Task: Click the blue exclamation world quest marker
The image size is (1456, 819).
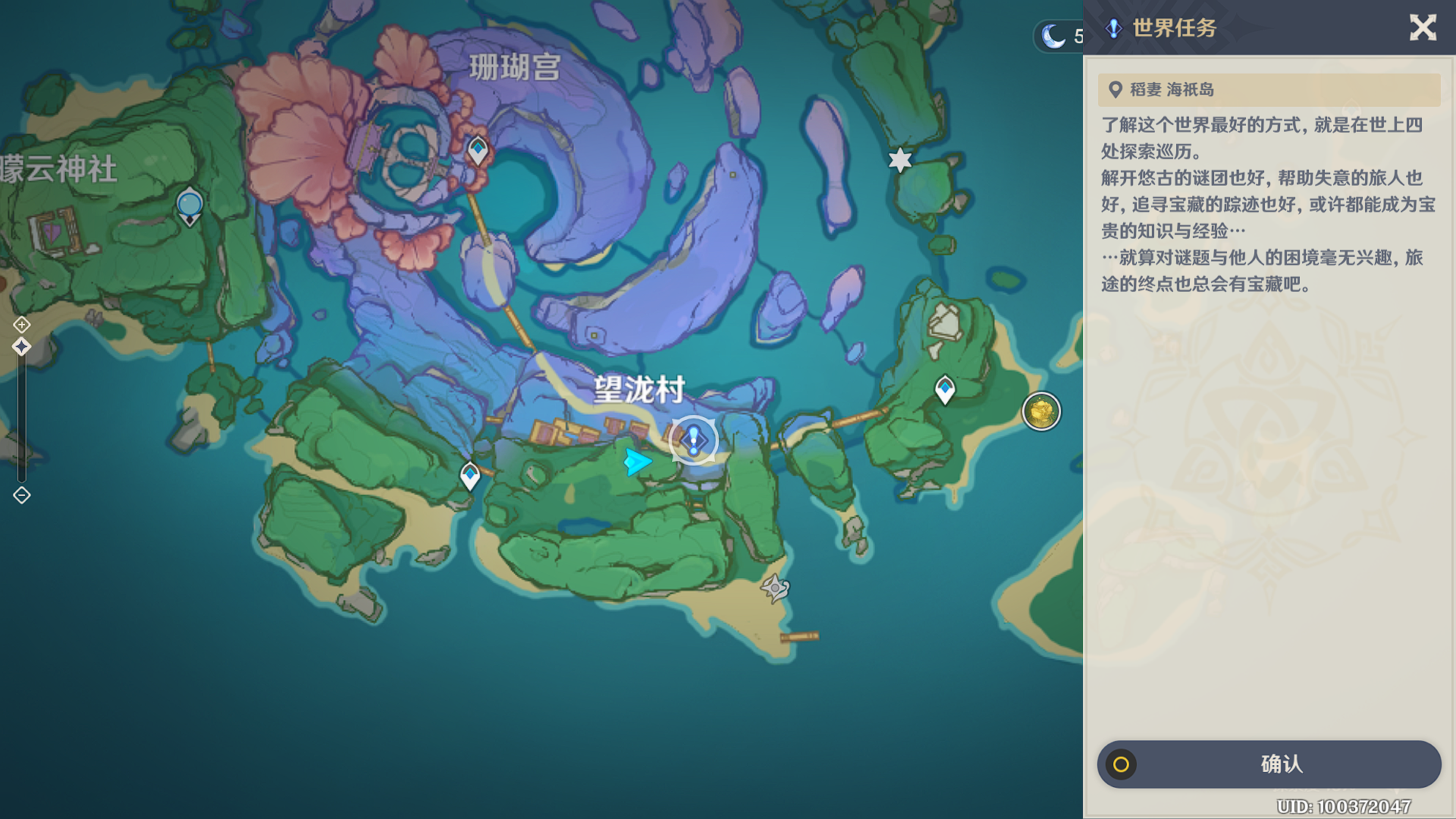Action: click(695, 440)
